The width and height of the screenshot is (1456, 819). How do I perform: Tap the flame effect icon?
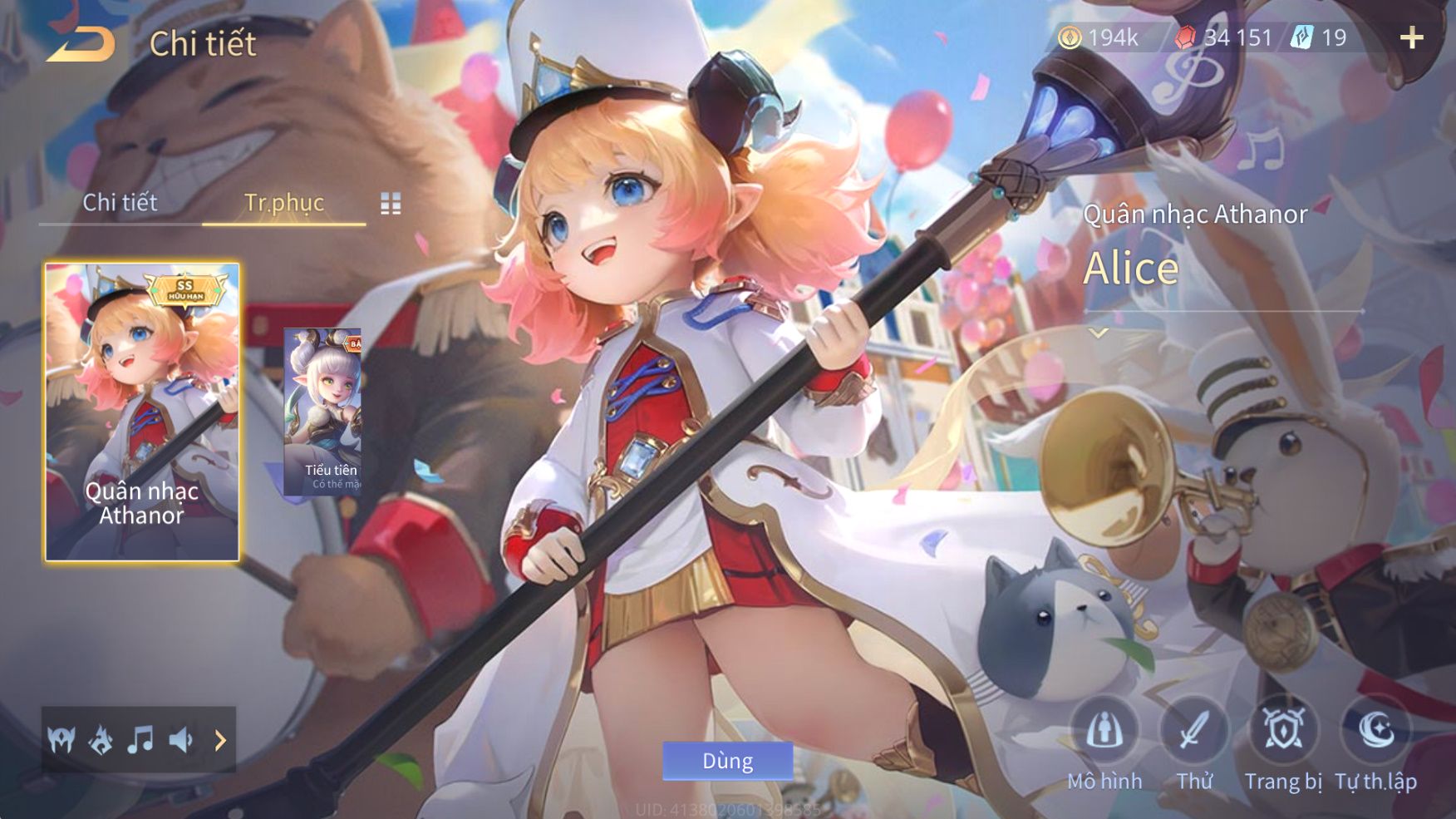101,739
